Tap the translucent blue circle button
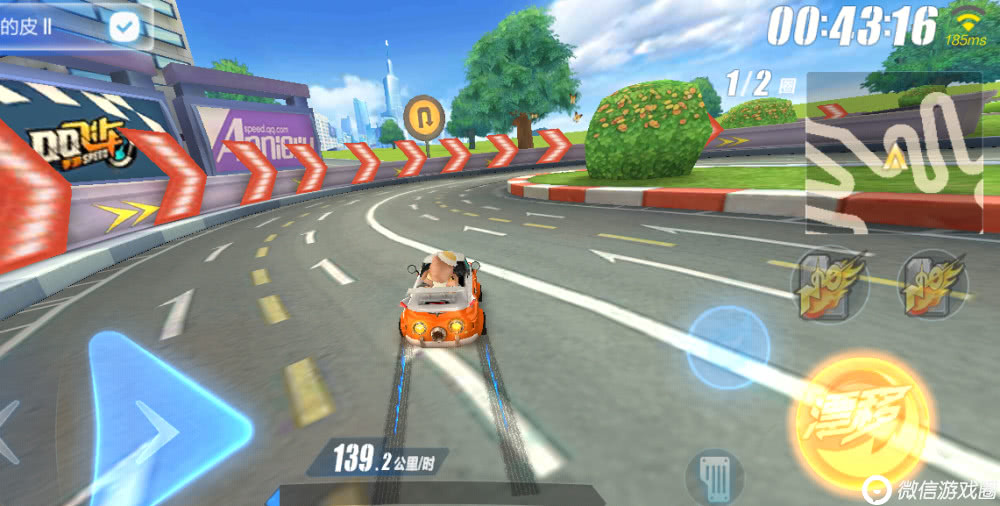Screen dimensions: 1000x506 729,347
